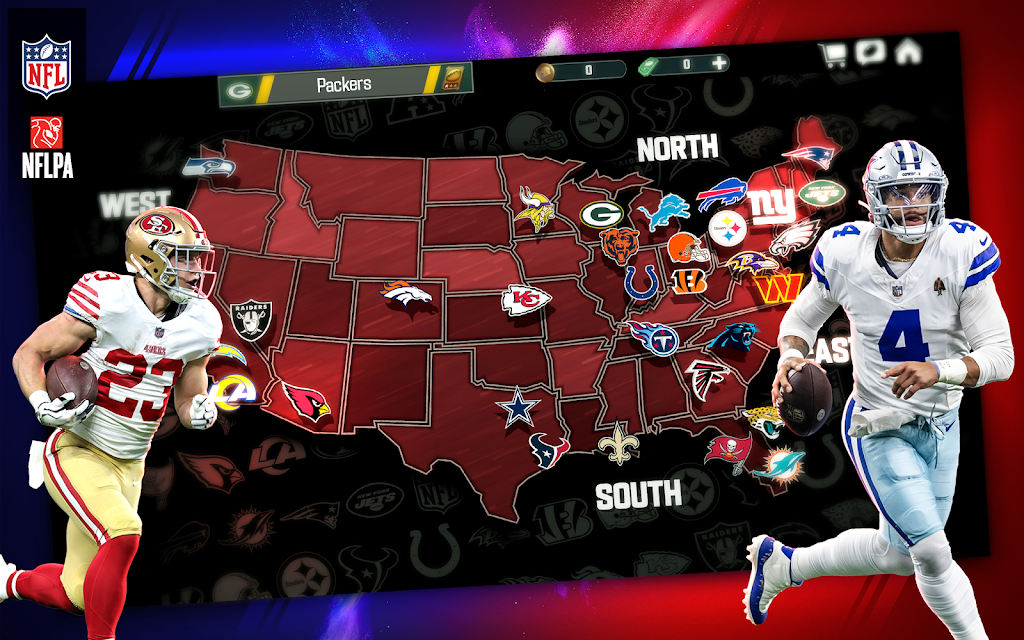
Task: Select the Seattle Seahawks logo
Action: click(208, 167)
